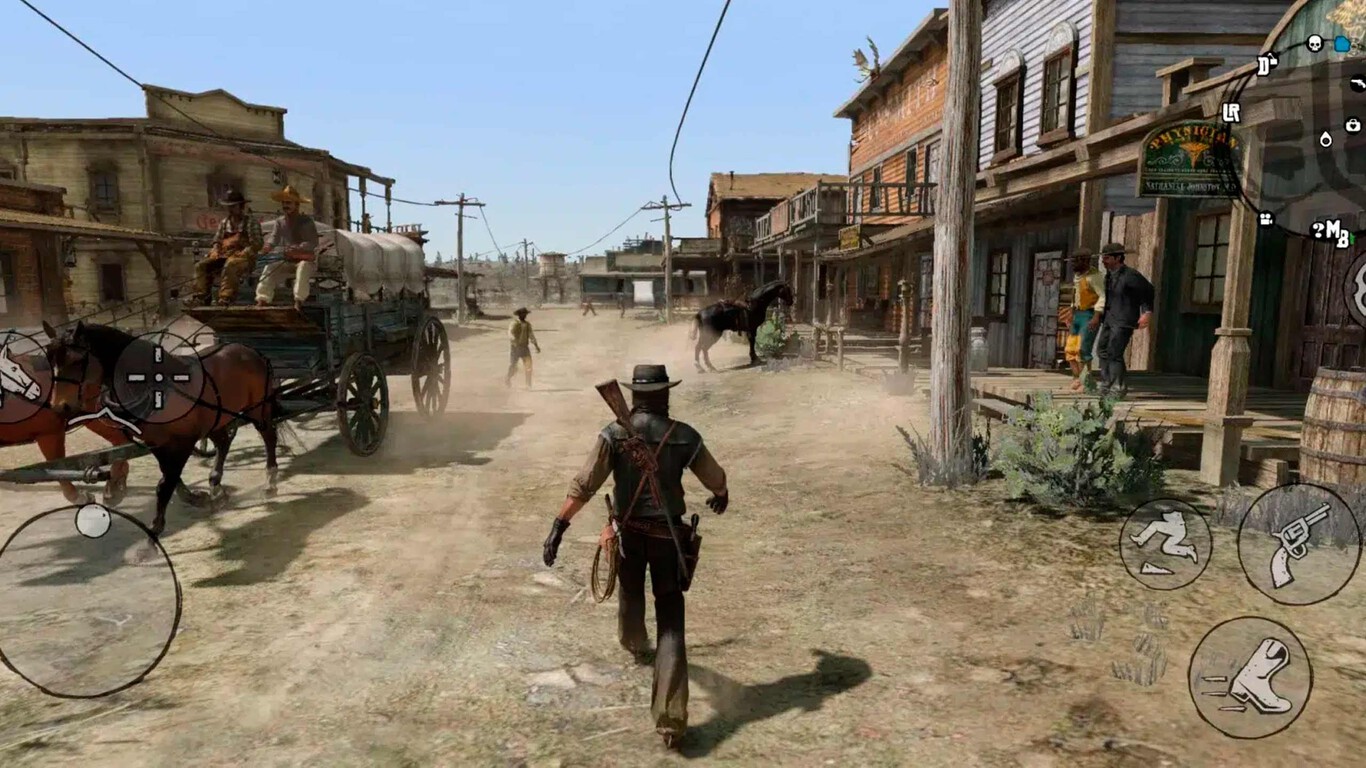
Task: Tap the joystick thumb knob
Action: pyautogui.click(x=93, y=519)
